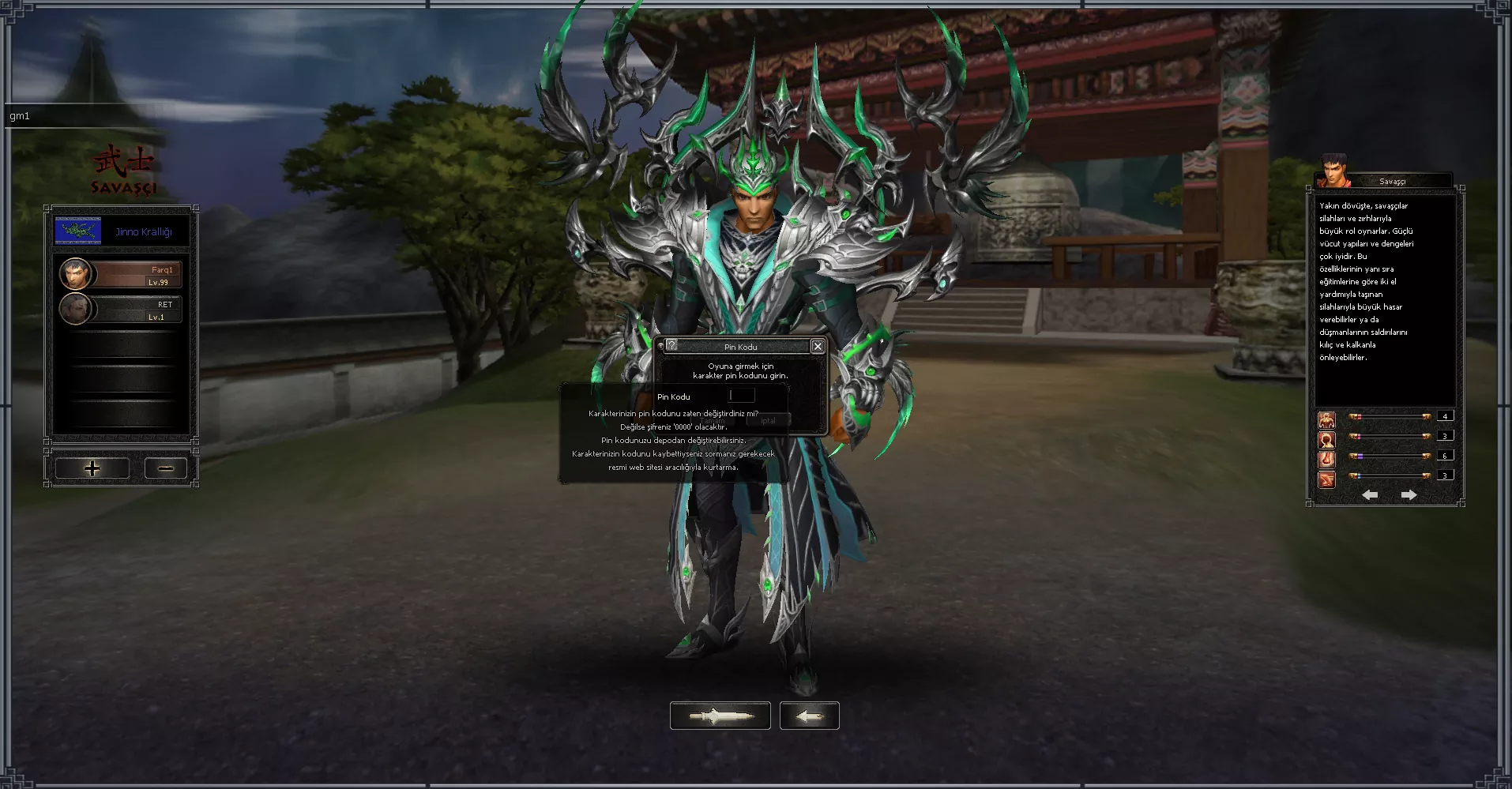Click the left arrow under the stat sliders
Viewport: 1512px width, 789px height.
[x=1371, y=494]
